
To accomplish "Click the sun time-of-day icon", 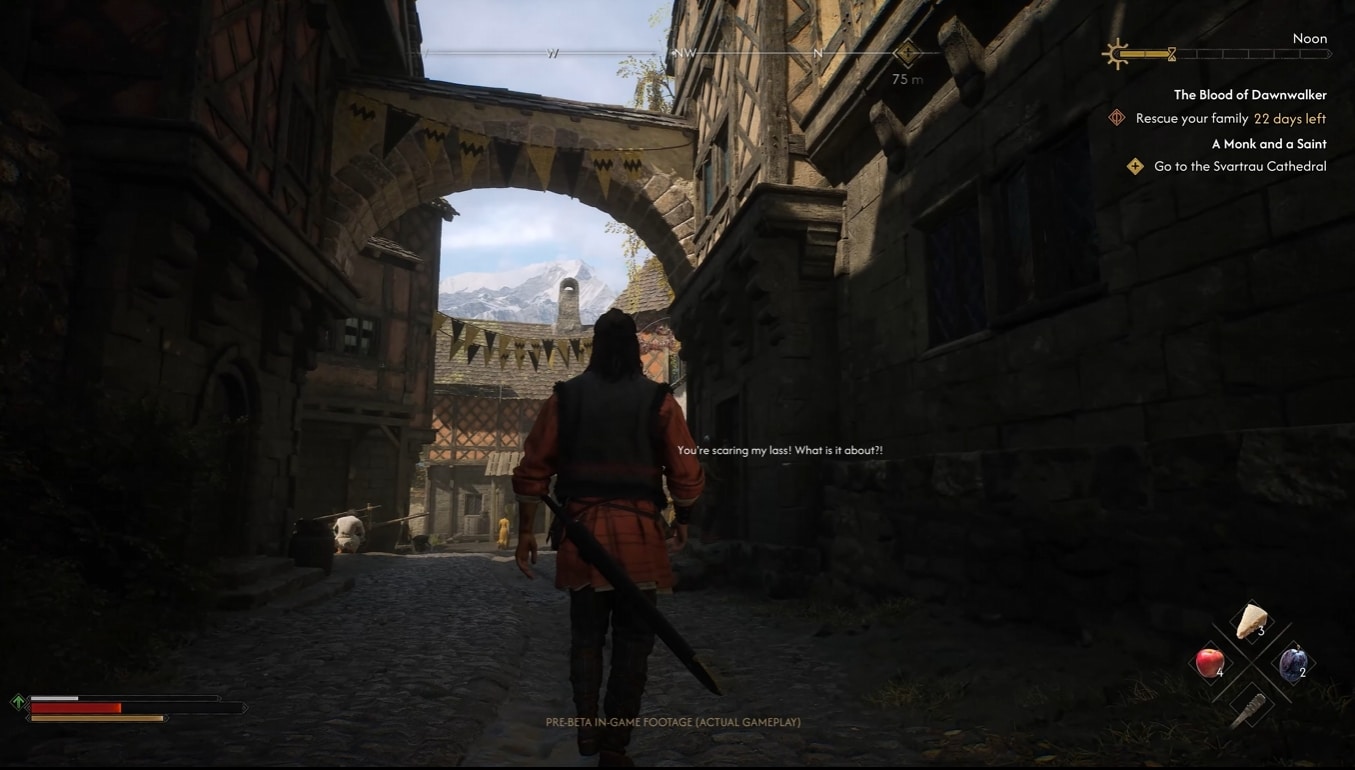I will pos(1115,54).
